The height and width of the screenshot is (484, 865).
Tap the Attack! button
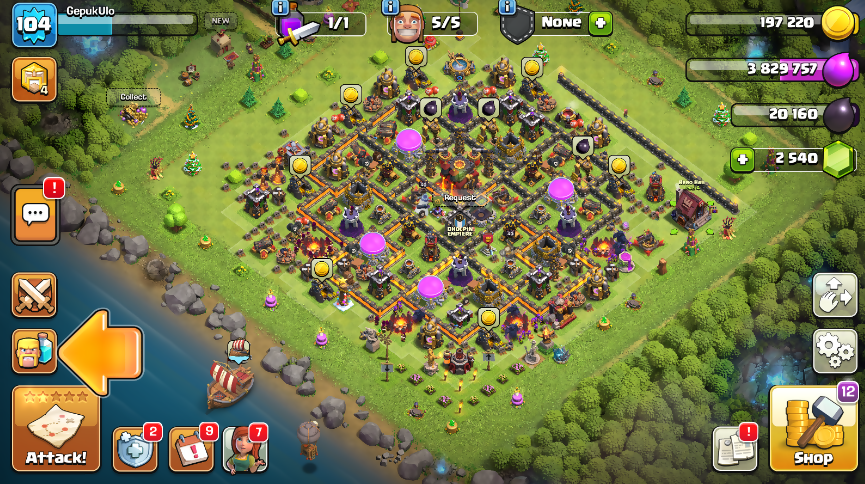click(56, 430)
